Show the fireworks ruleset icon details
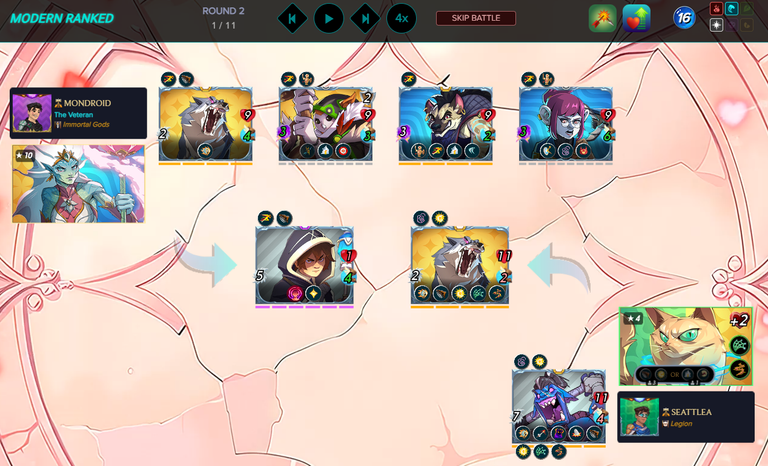The image size is (768, 466). point(603,18)
